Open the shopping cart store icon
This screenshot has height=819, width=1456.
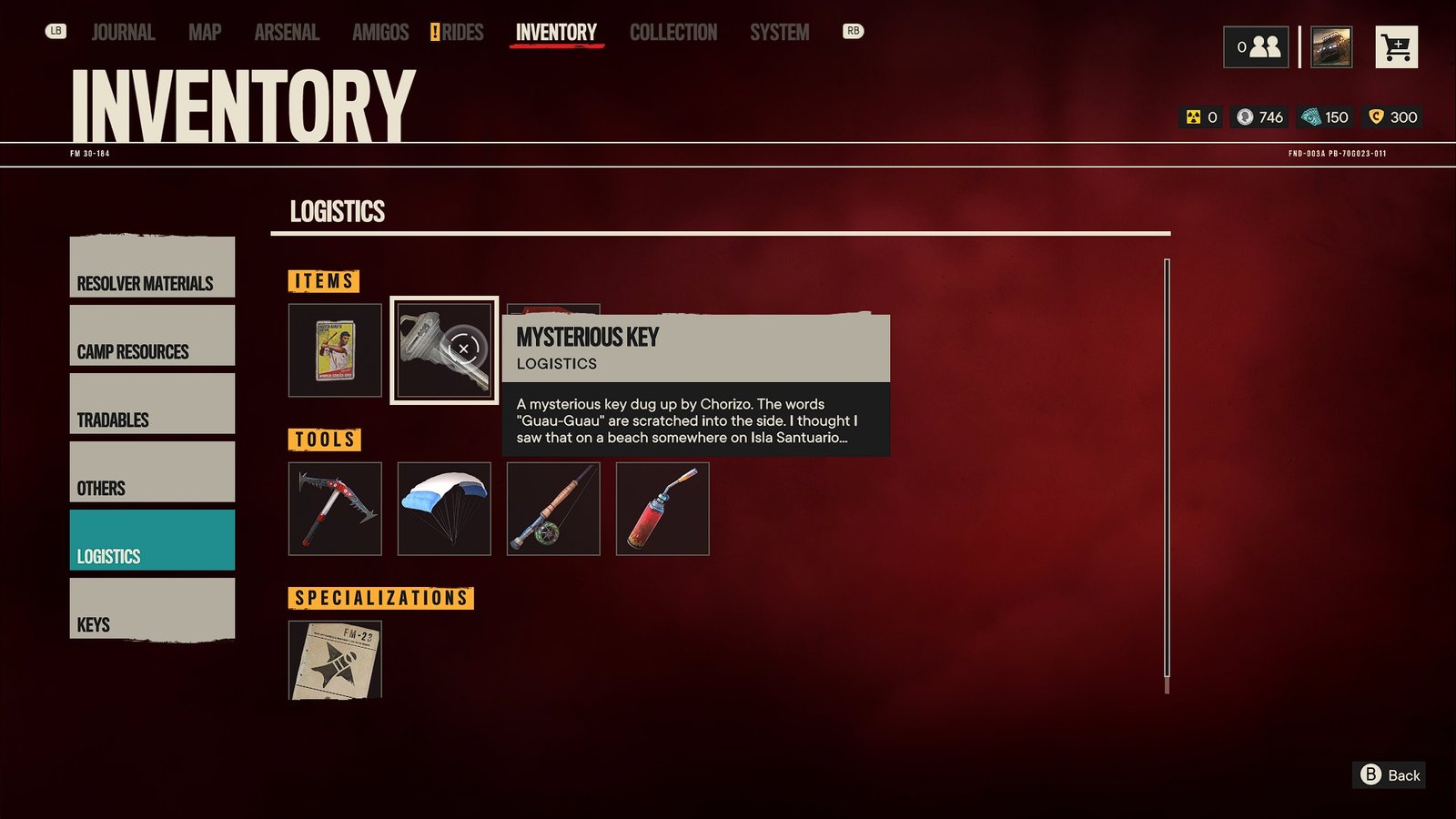[x=1396, y=47]
